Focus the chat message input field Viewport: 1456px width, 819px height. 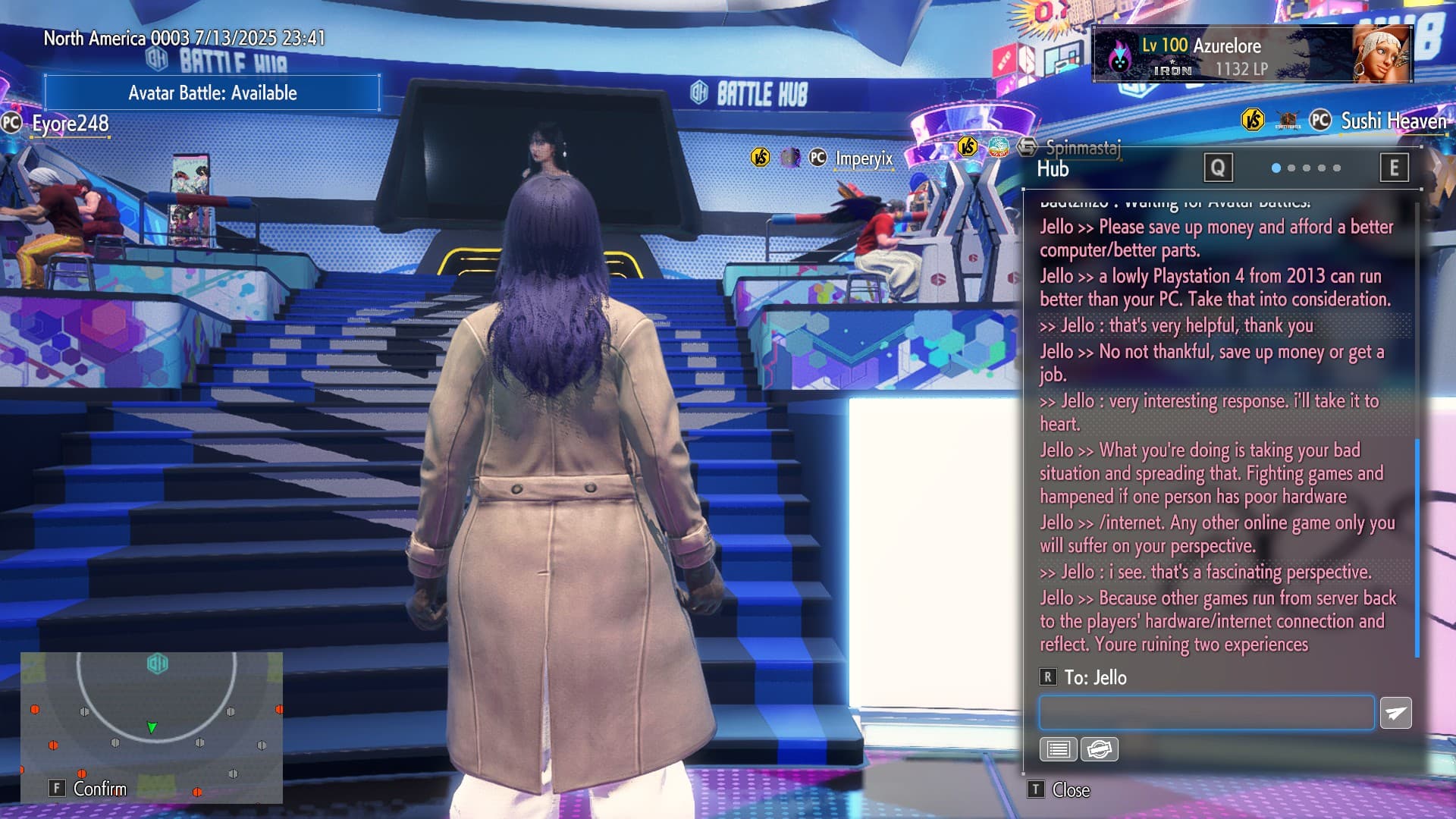tap(1206, 713)
